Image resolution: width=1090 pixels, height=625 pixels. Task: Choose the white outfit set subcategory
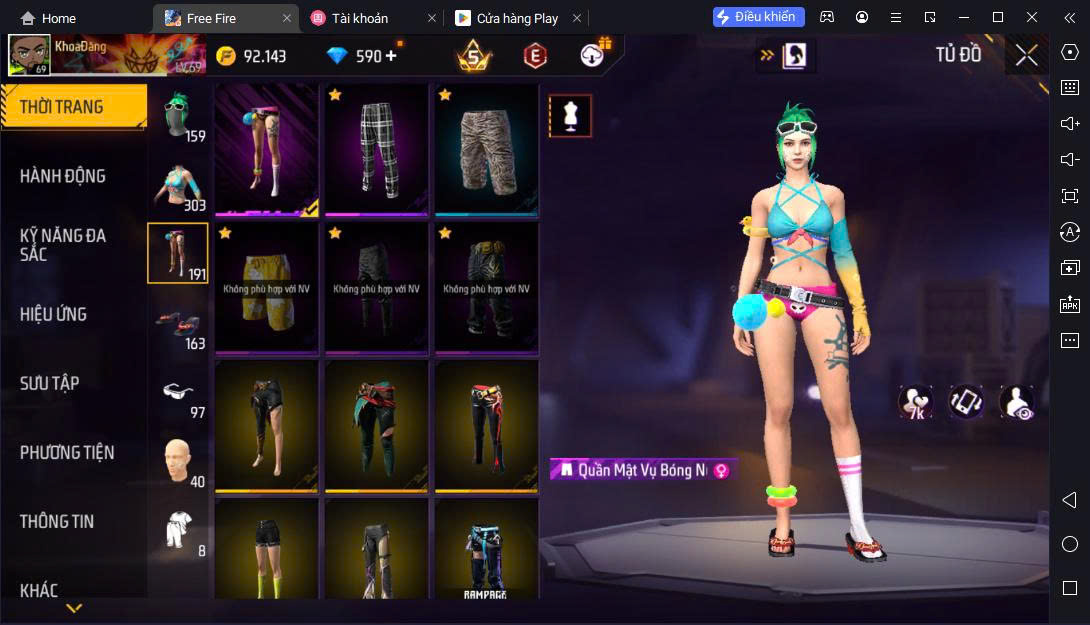[x=178, y=530]
